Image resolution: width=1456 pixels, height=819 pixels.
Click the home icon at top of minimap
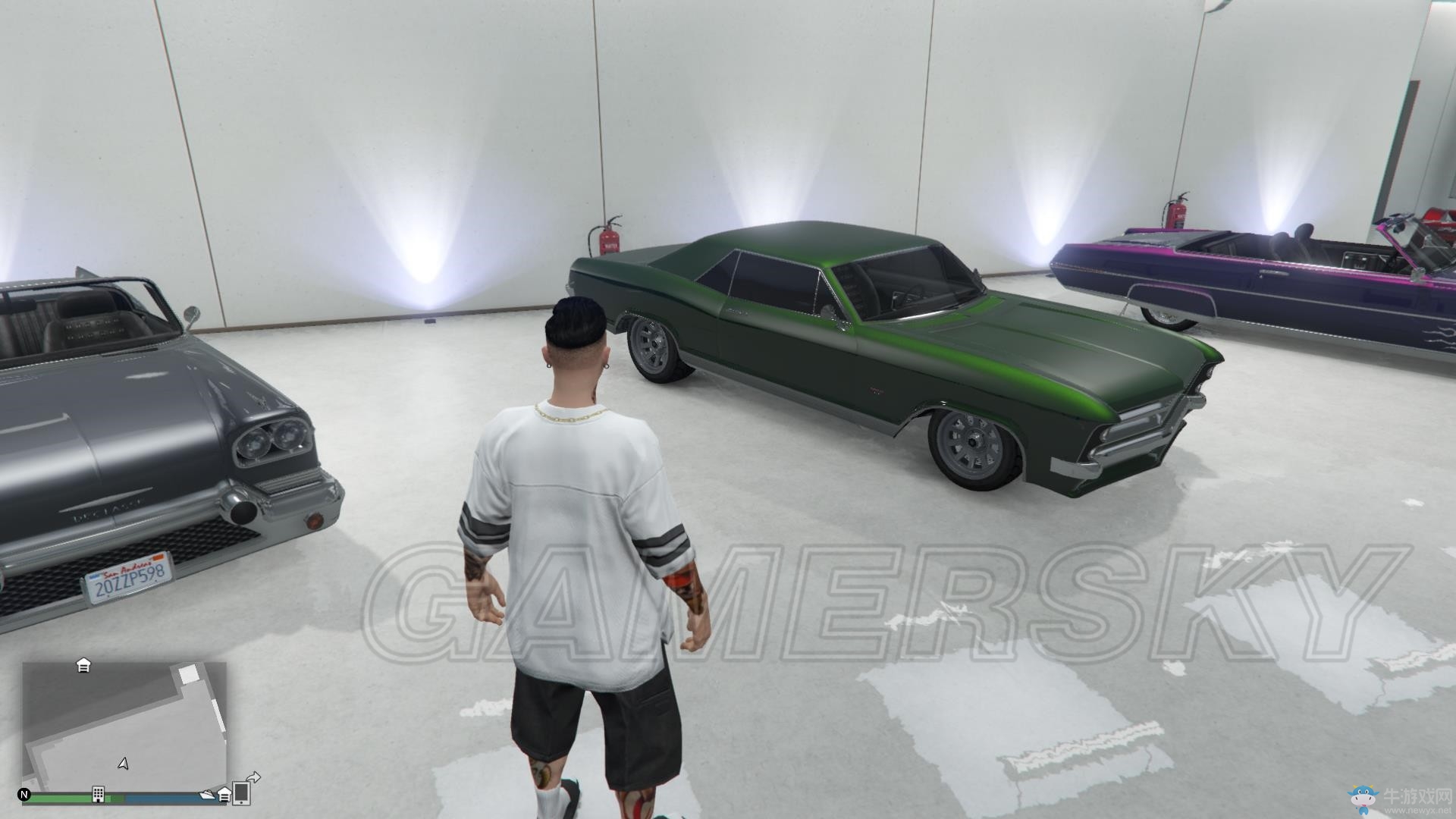point(83,667)
